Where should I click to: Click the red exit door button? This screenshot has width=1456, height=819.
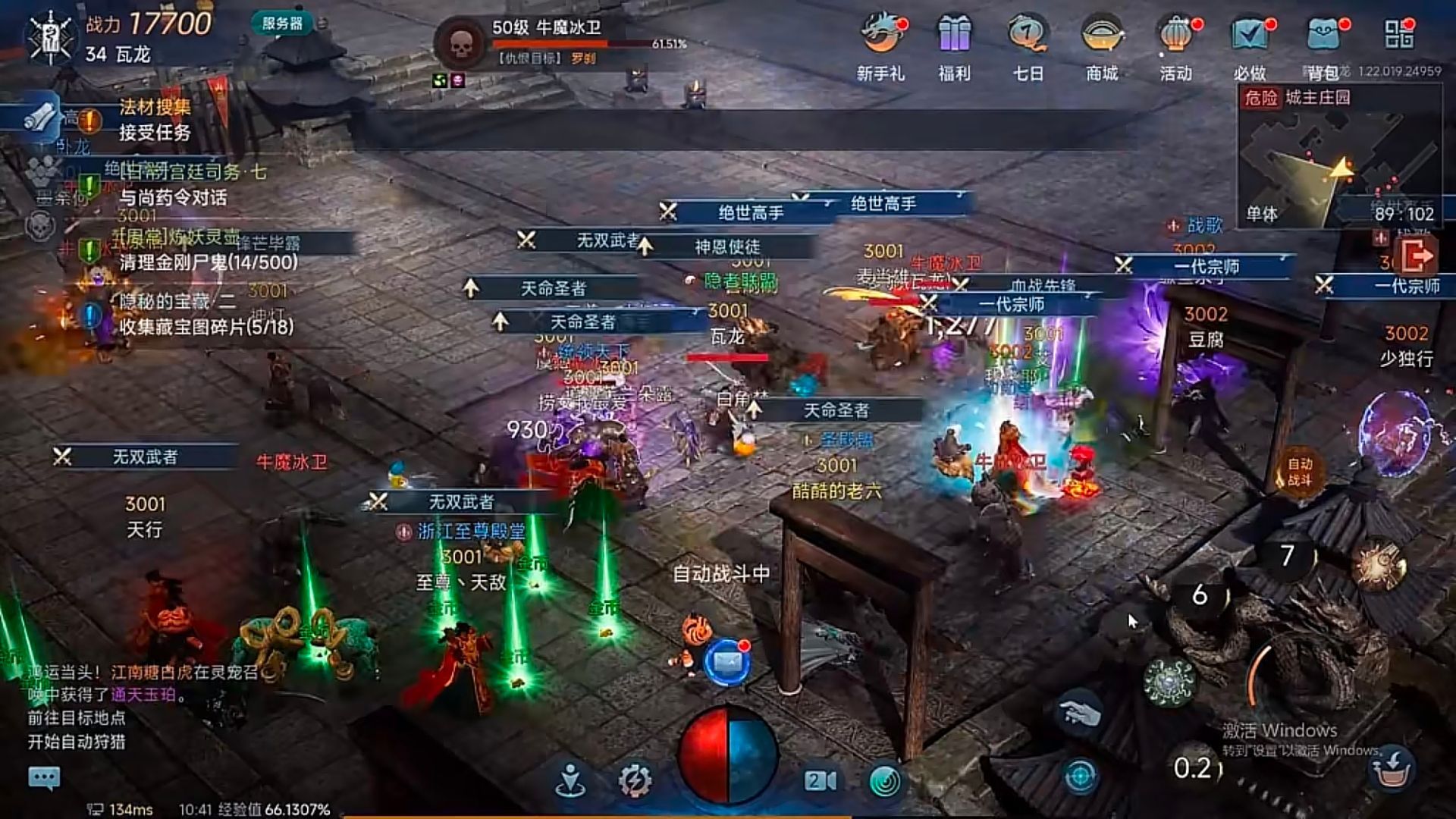1416,256
